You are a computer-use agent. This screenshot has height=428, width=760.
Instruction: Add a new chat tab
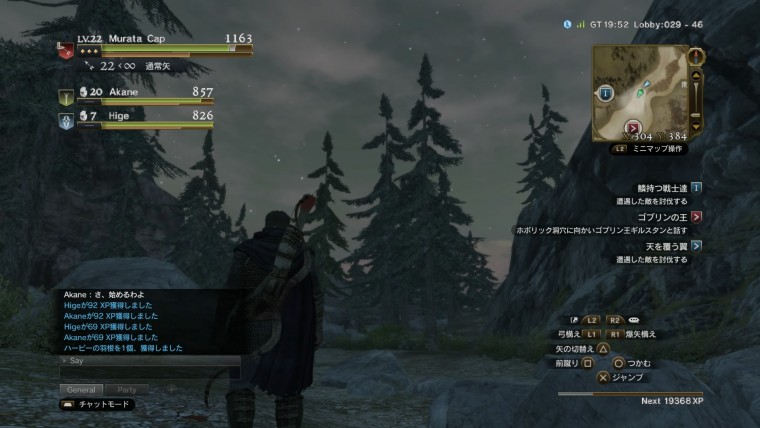pyautogui.click(x=171, y=389)
